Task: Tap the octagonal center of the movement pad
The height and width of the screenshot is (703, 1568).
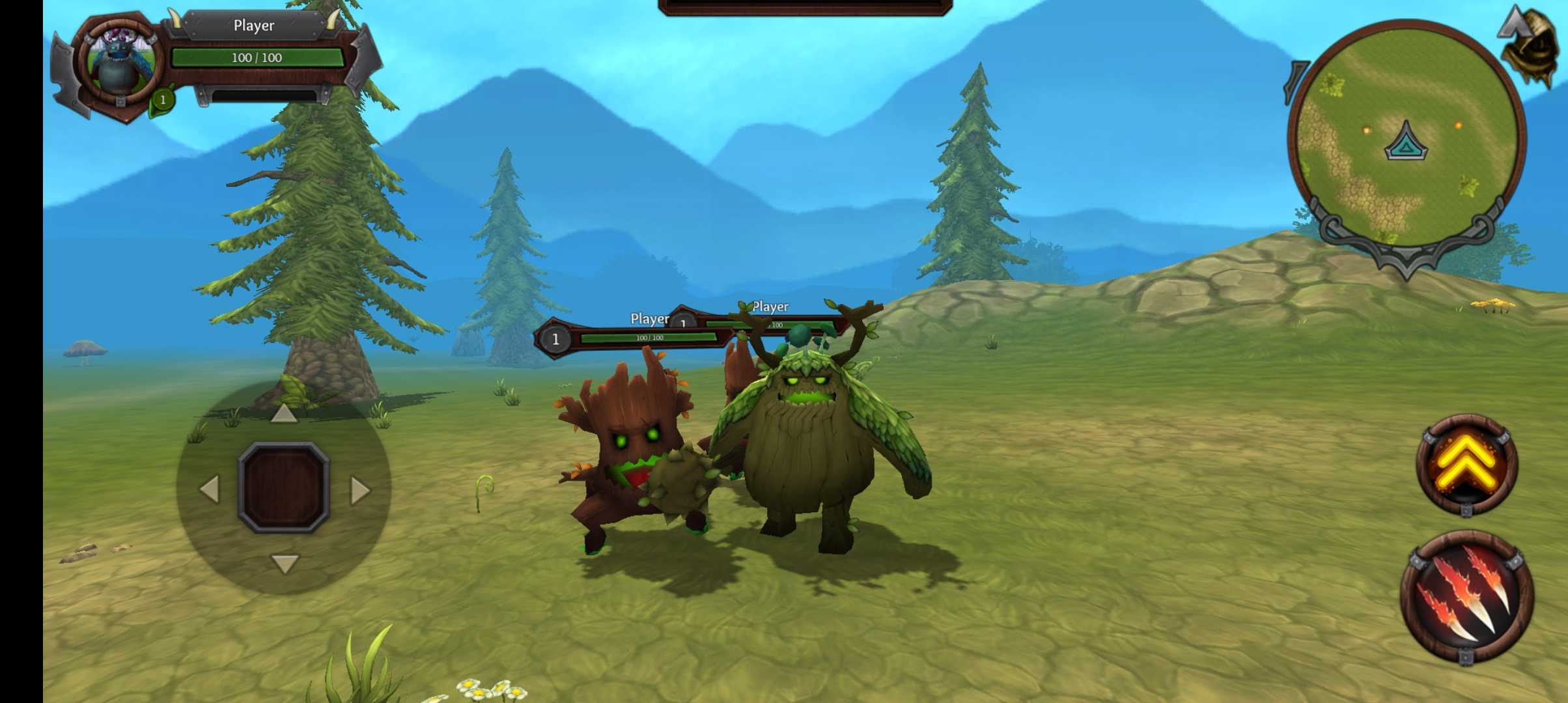Action: (x=284, y=488)
